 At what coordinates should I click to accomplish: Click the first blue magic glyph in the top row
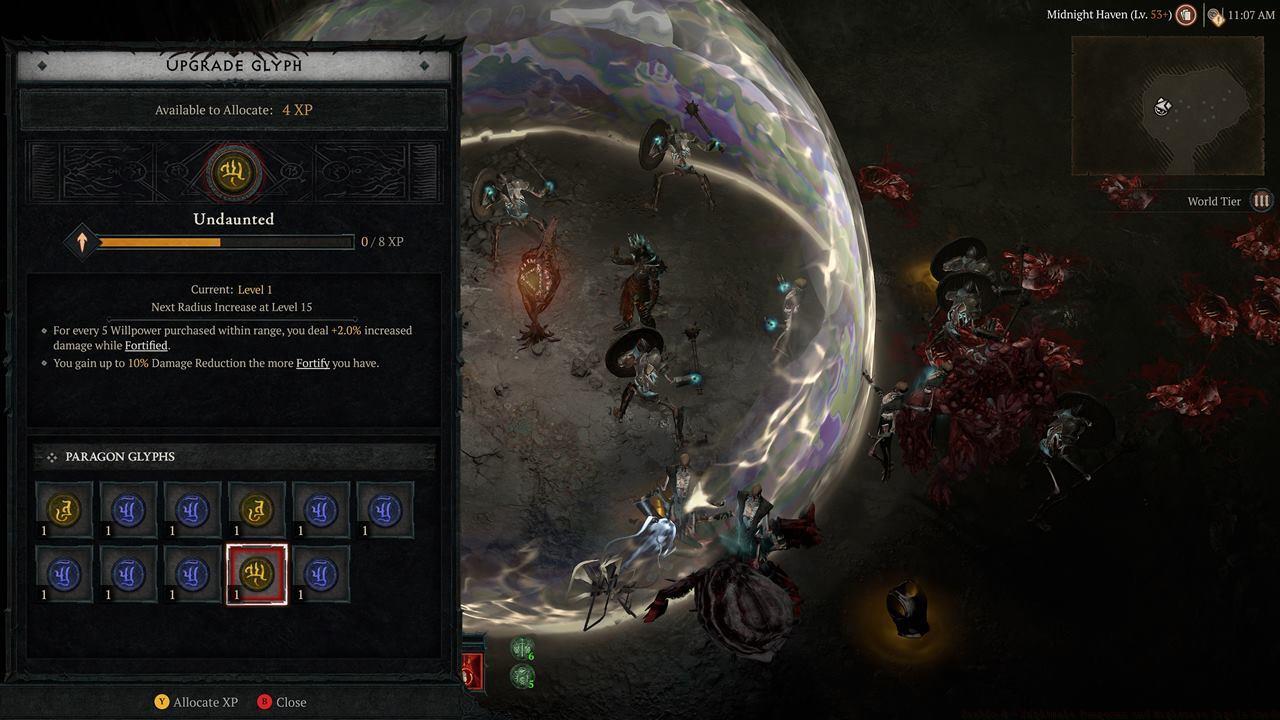point(127,508)
